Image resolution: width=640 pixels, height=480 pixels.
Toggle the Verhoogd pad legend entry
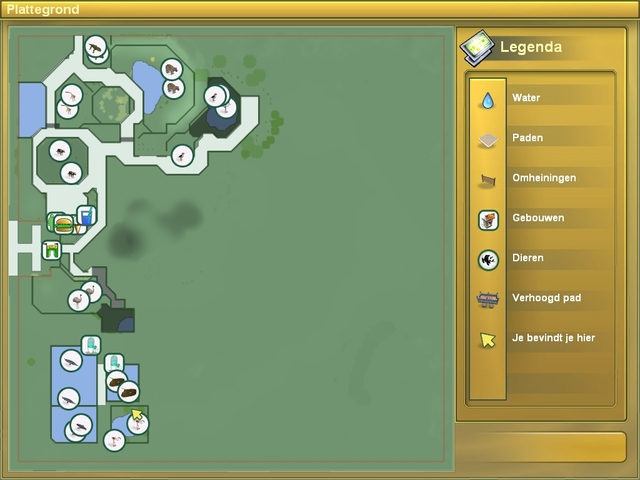pos(488,299)
